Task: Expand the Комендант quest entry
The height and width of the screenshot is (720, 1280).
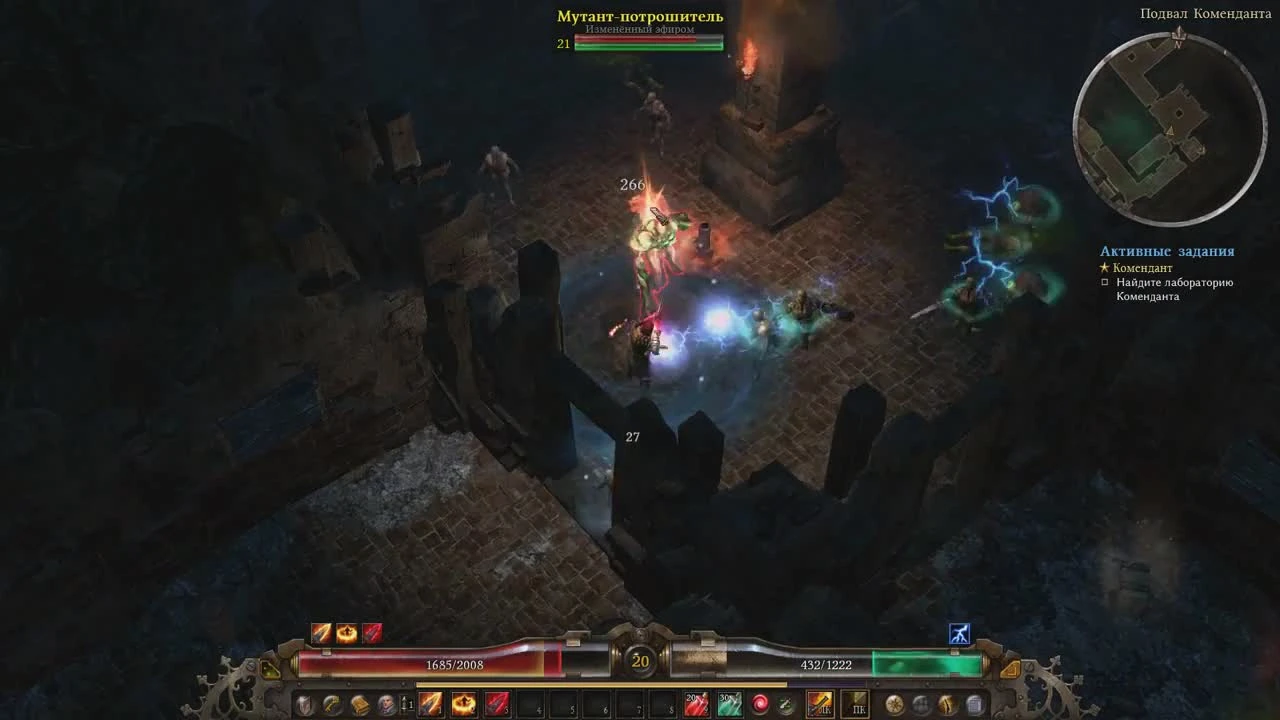Action: pyautogui.click(x=1103, y=267)
